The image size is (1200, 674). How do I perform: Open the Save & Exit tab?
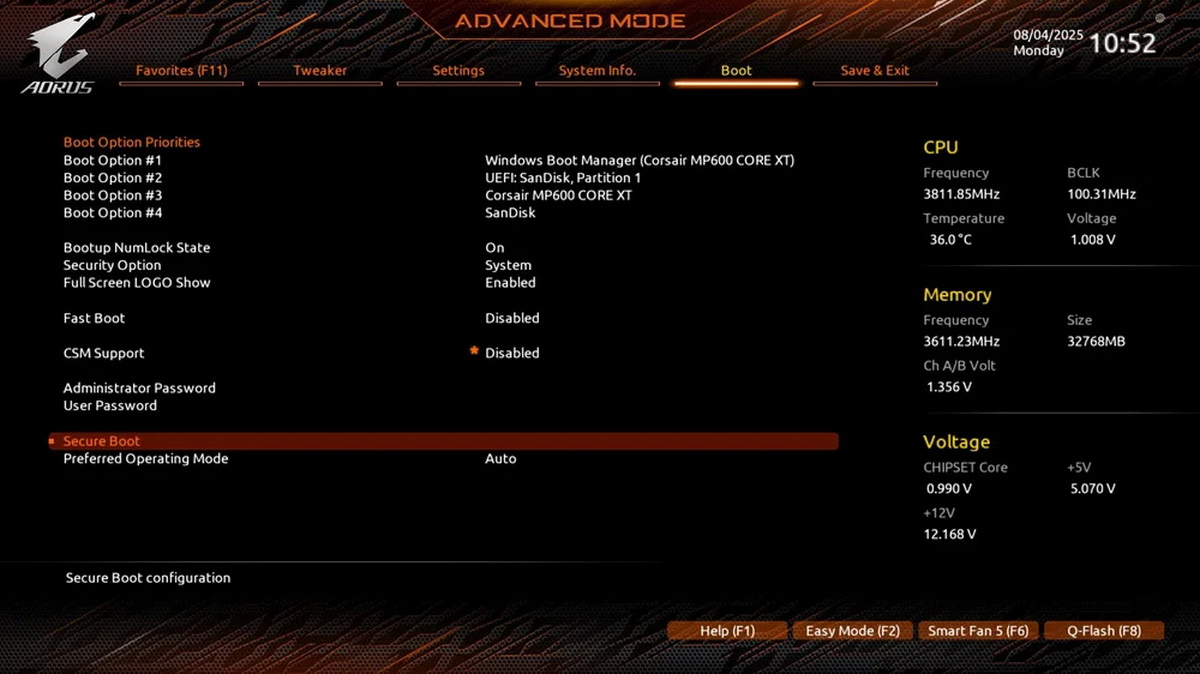875,71
